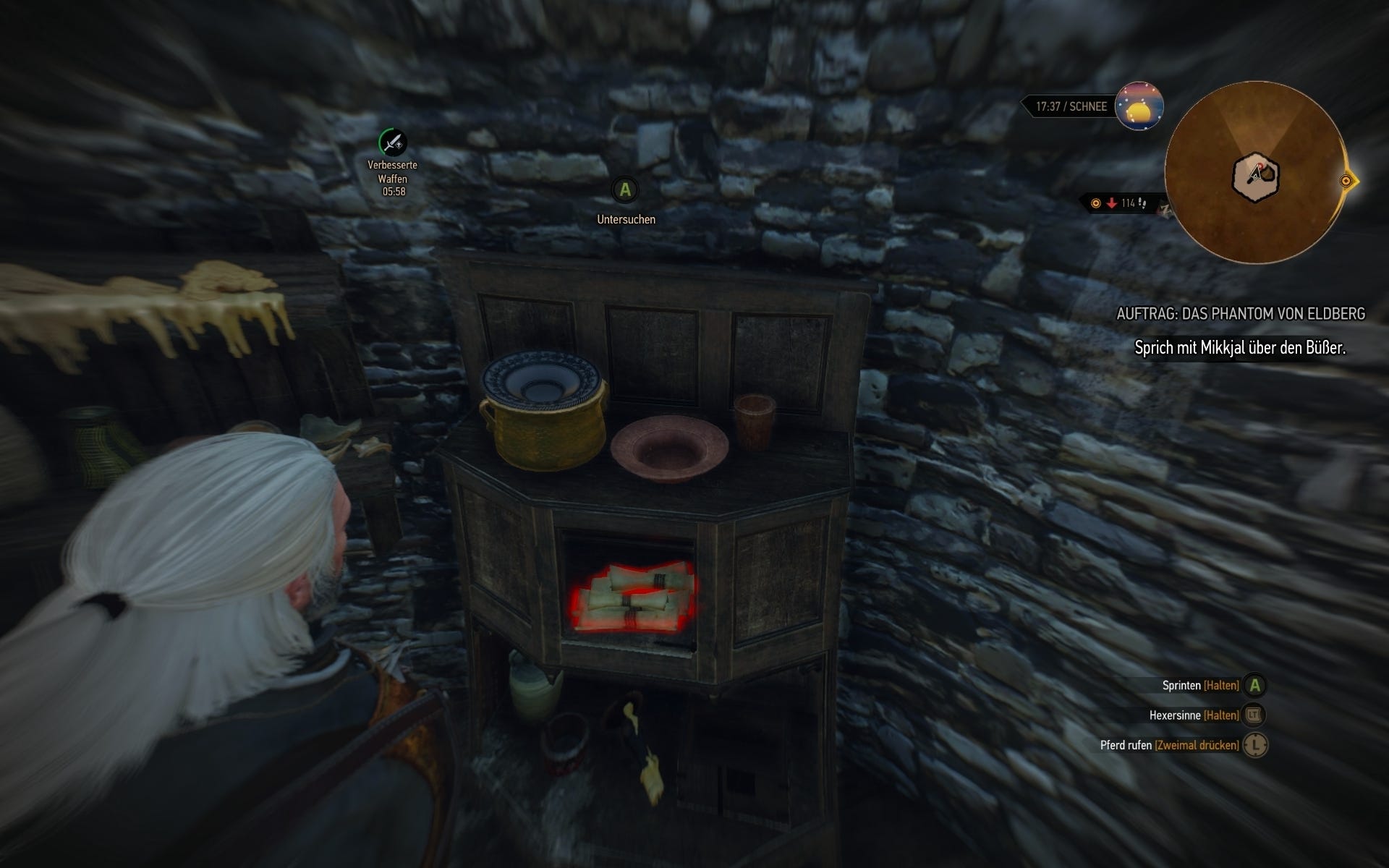Click the player marker in the minimap center
This screenshot has width=1389, height=868.
tap(1257, 171)
